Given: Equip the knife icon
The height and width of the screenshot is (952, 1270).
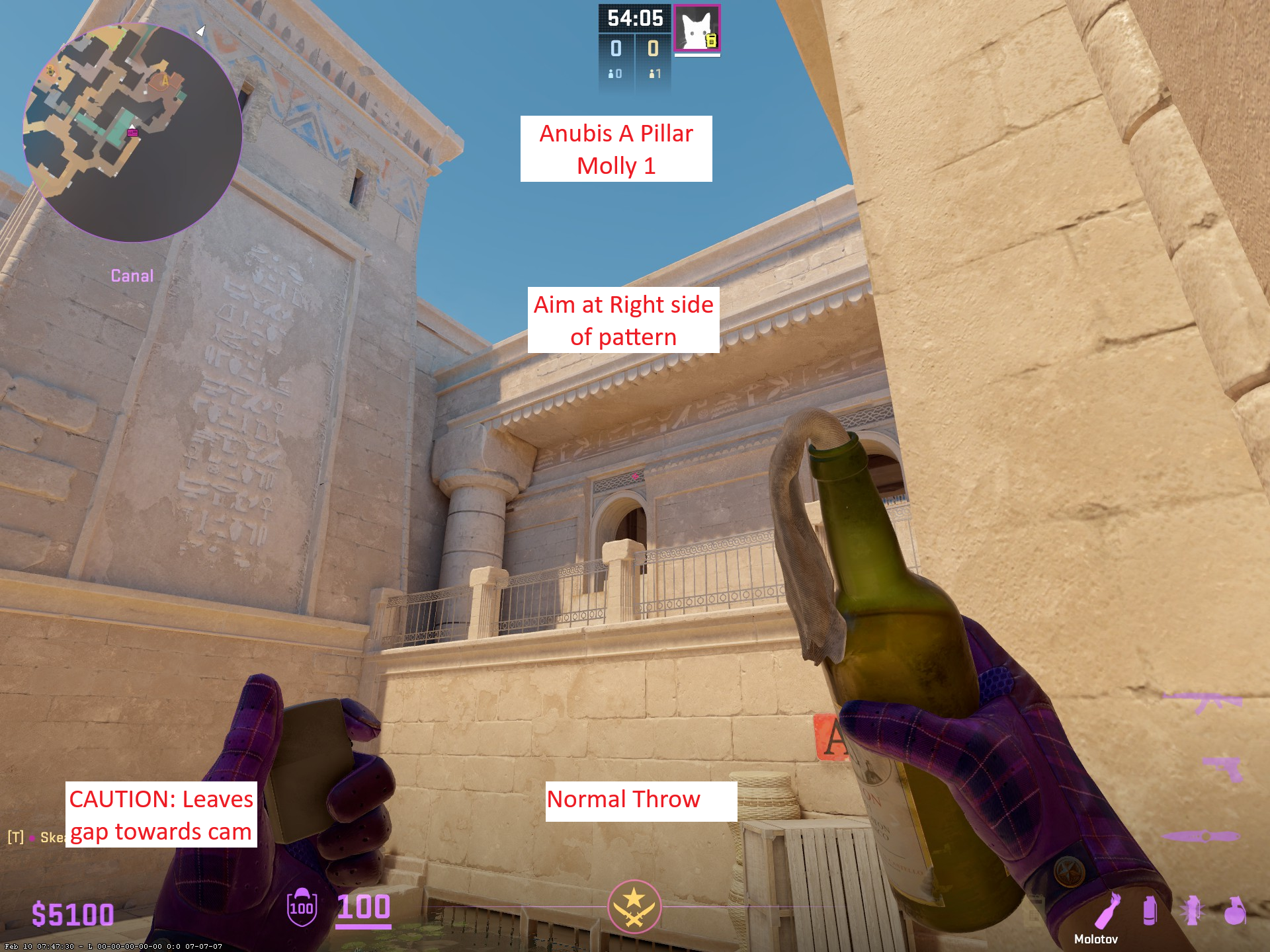Looking at the screenshot, I should [1201, 836].
